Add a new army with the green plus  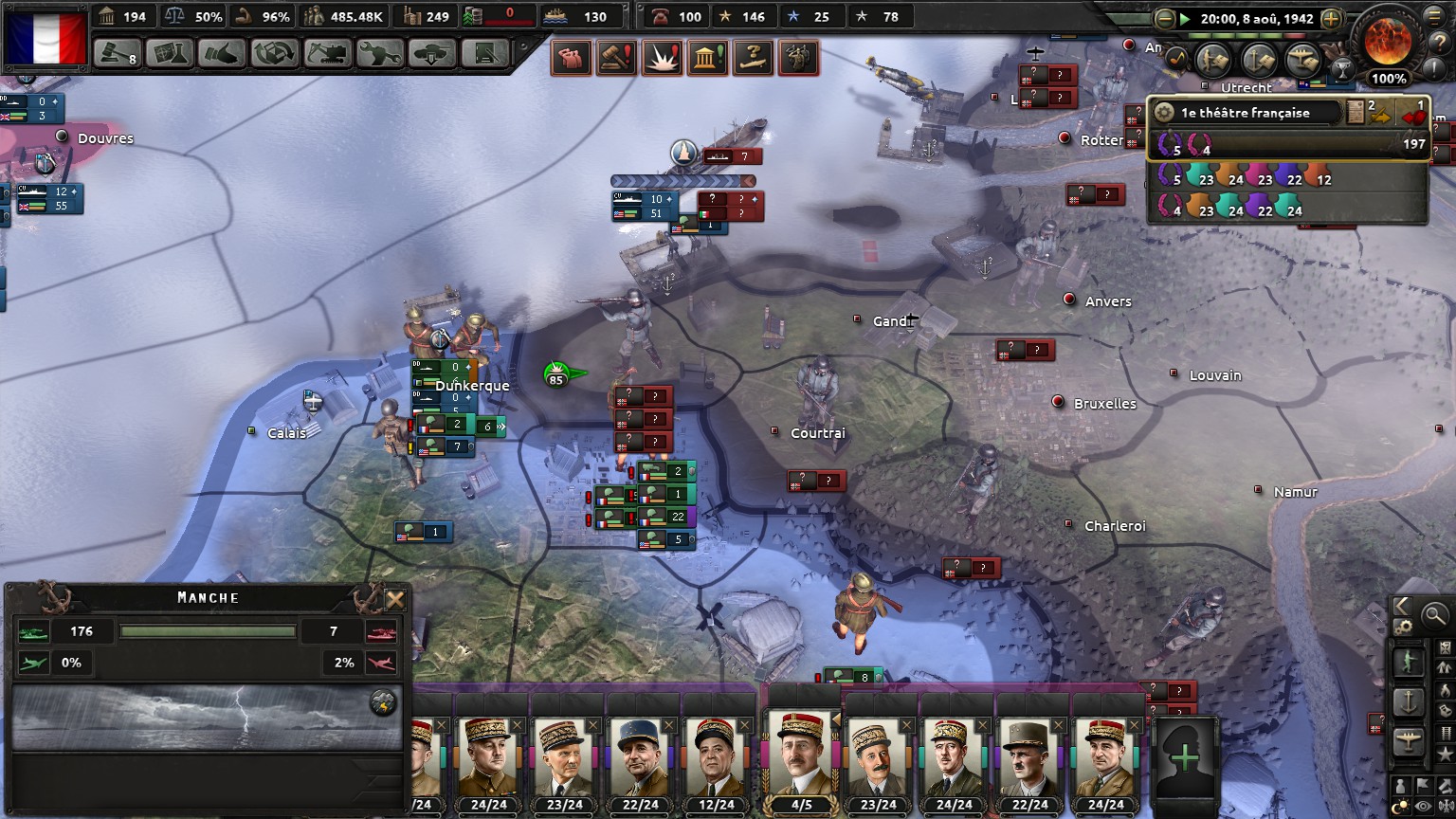point(1184,758)
